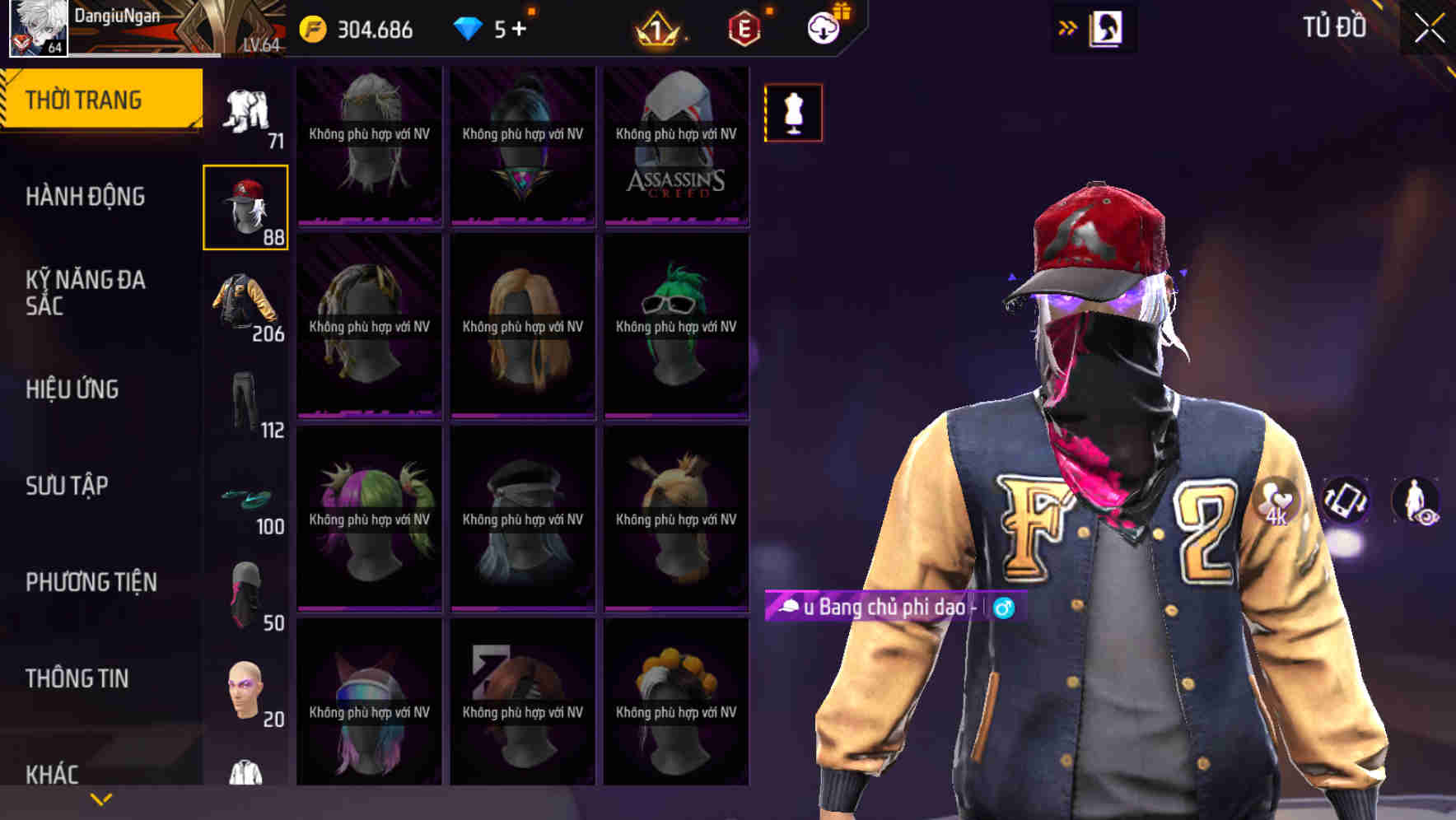
Task: Click the double-arrow expander near the fashion icon
Action: pyautogui.click(x=1068, y=27)
